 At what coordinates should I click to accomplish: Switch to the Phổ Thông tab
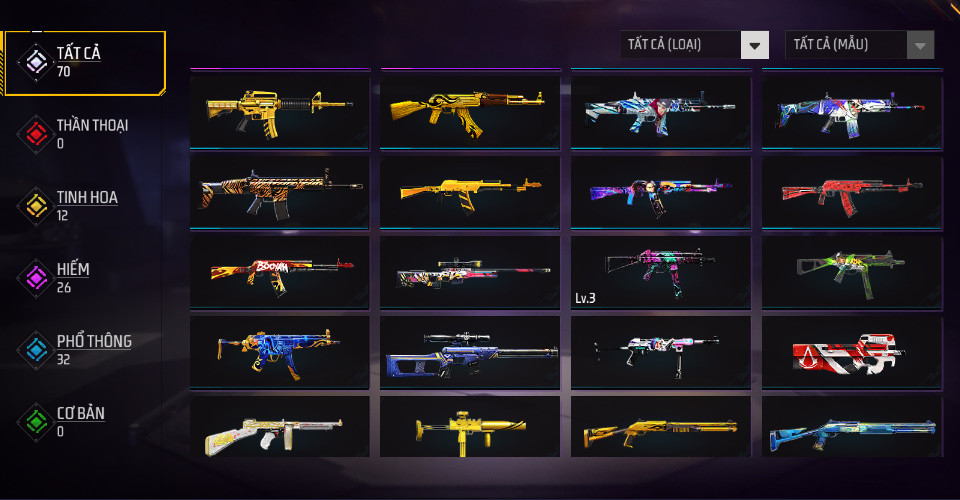click(92, 349)
